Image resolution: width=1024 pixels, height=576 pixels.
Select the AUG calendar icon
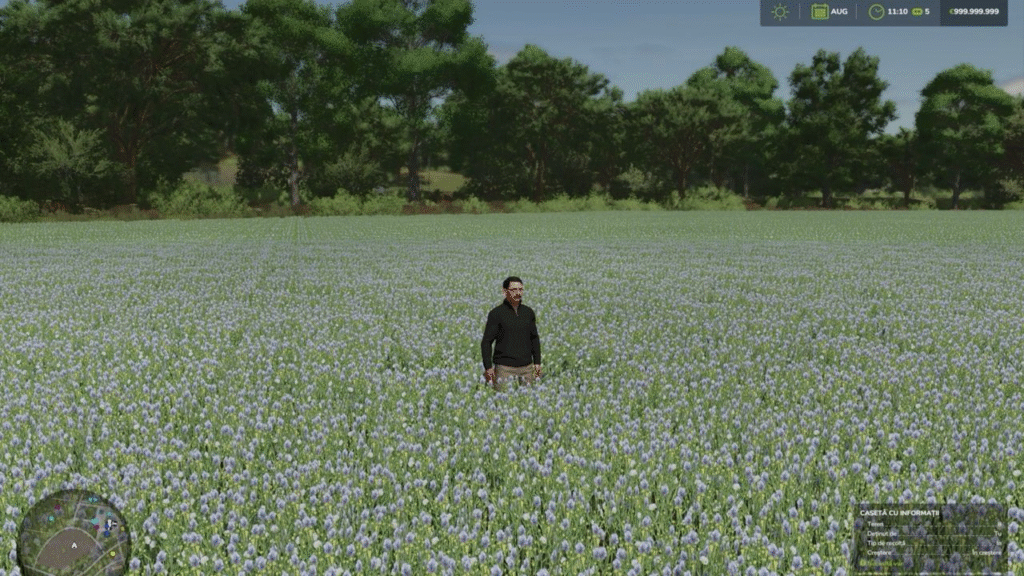point(820,12)
